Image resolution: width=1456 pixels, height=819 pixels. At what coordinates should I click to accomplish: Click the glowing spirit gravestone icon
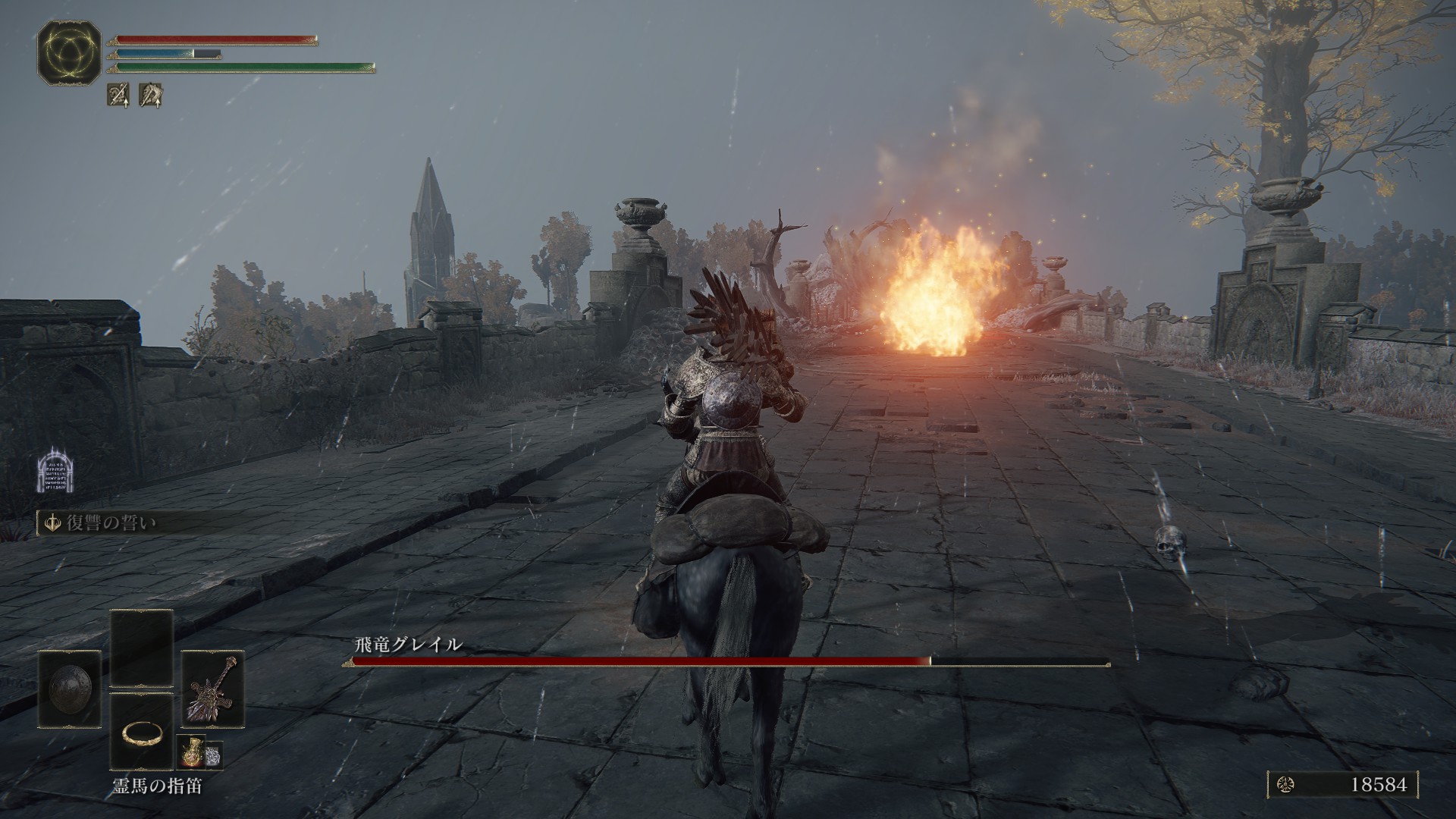(54, 471)
